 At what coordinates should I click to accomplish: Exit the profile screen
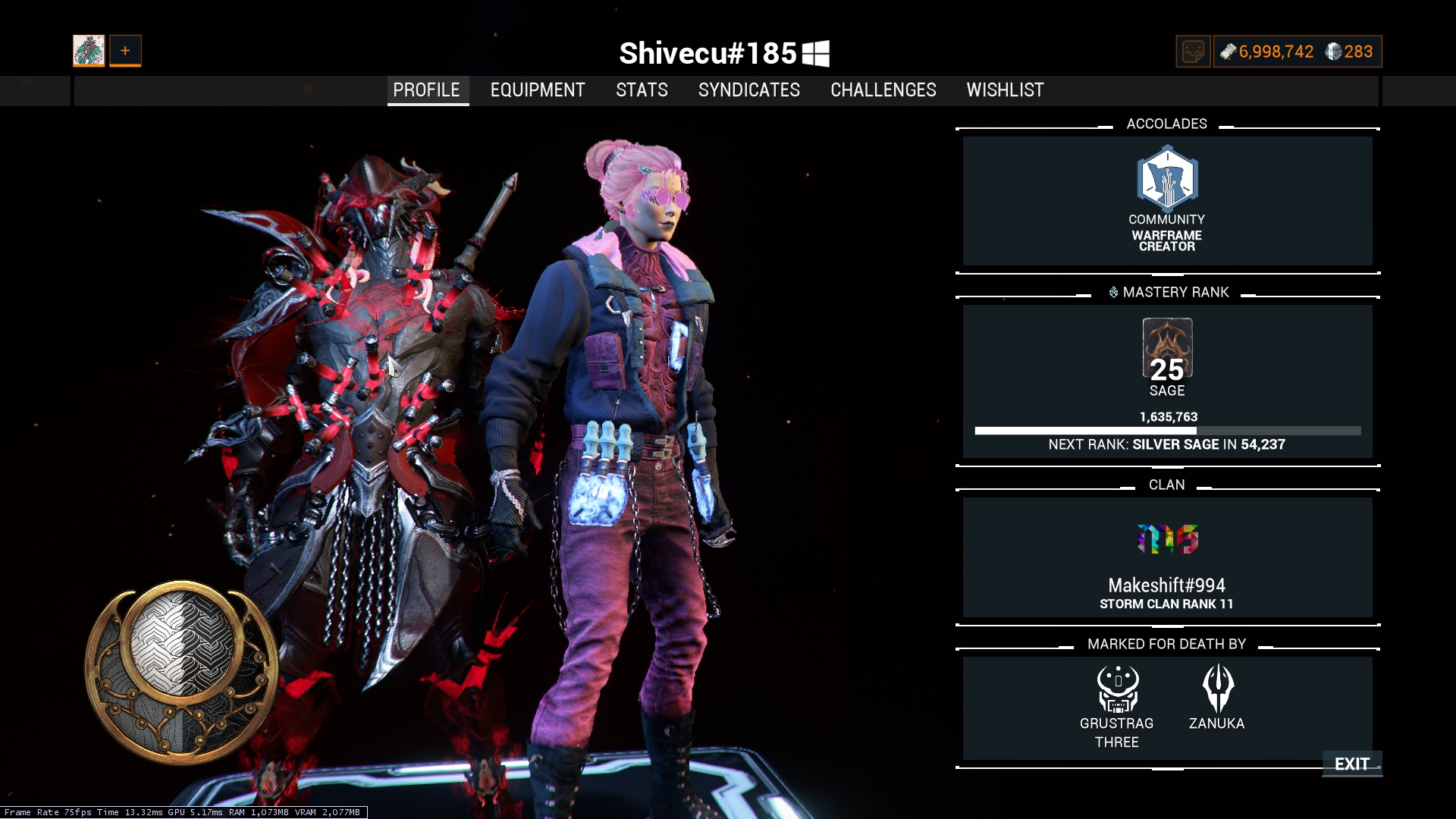click(x=1351, y=764)
